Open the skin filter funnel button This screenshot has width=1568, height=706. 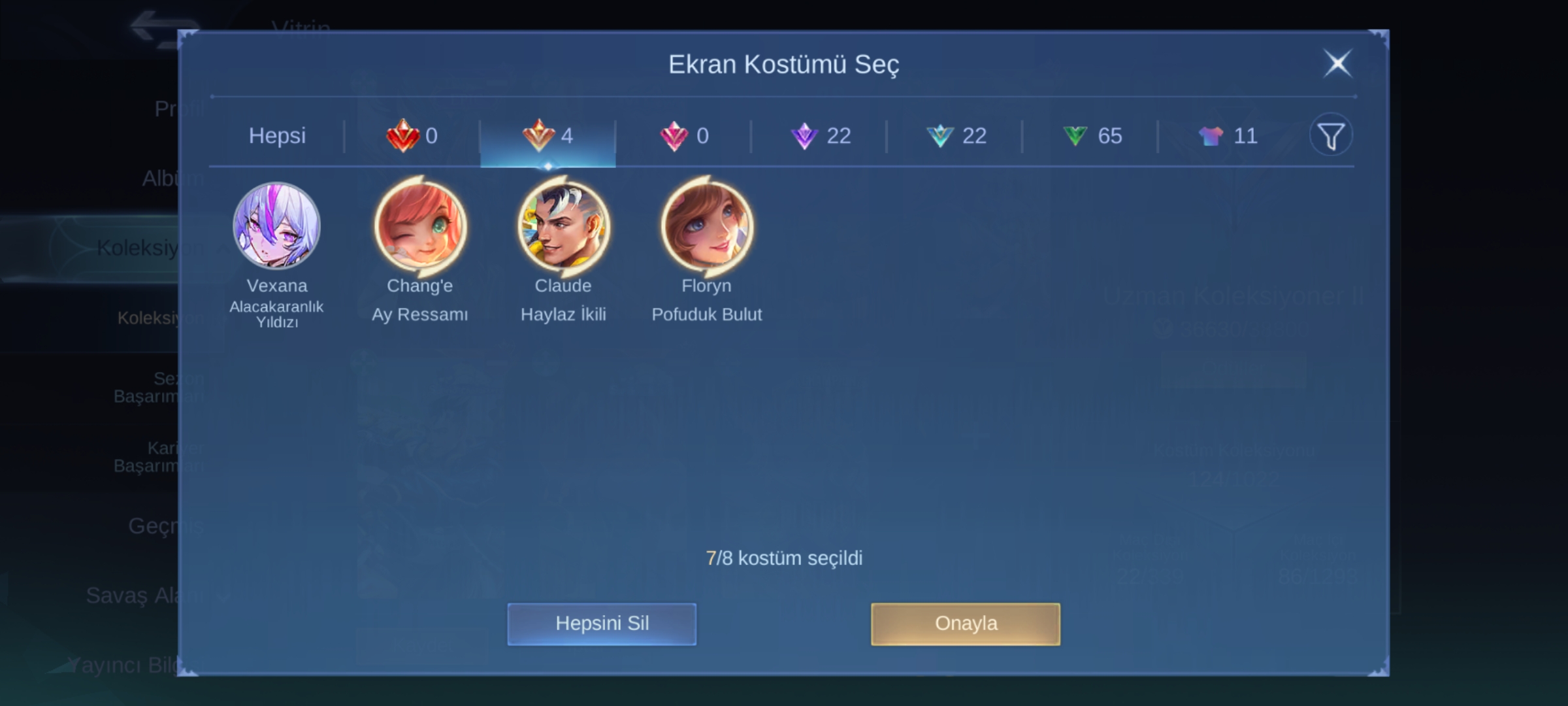point(1331,135)
